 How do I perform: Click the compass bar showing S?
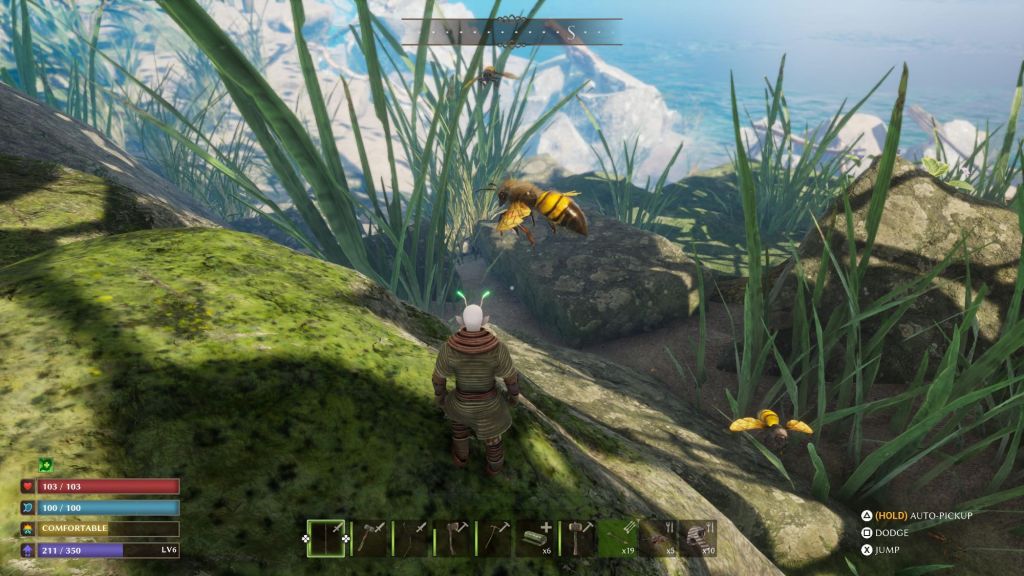tap(512, 32)
